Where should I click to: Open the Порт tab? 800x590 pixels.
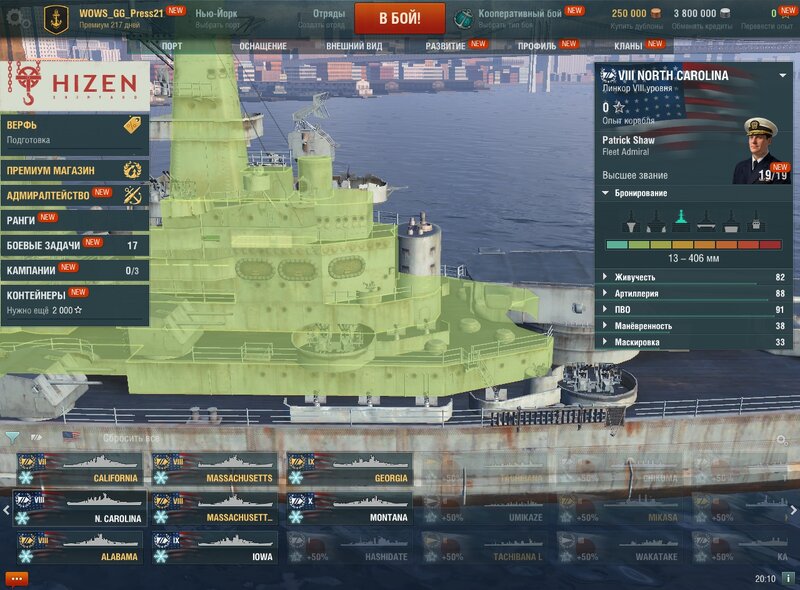click(x=171, y=46)
